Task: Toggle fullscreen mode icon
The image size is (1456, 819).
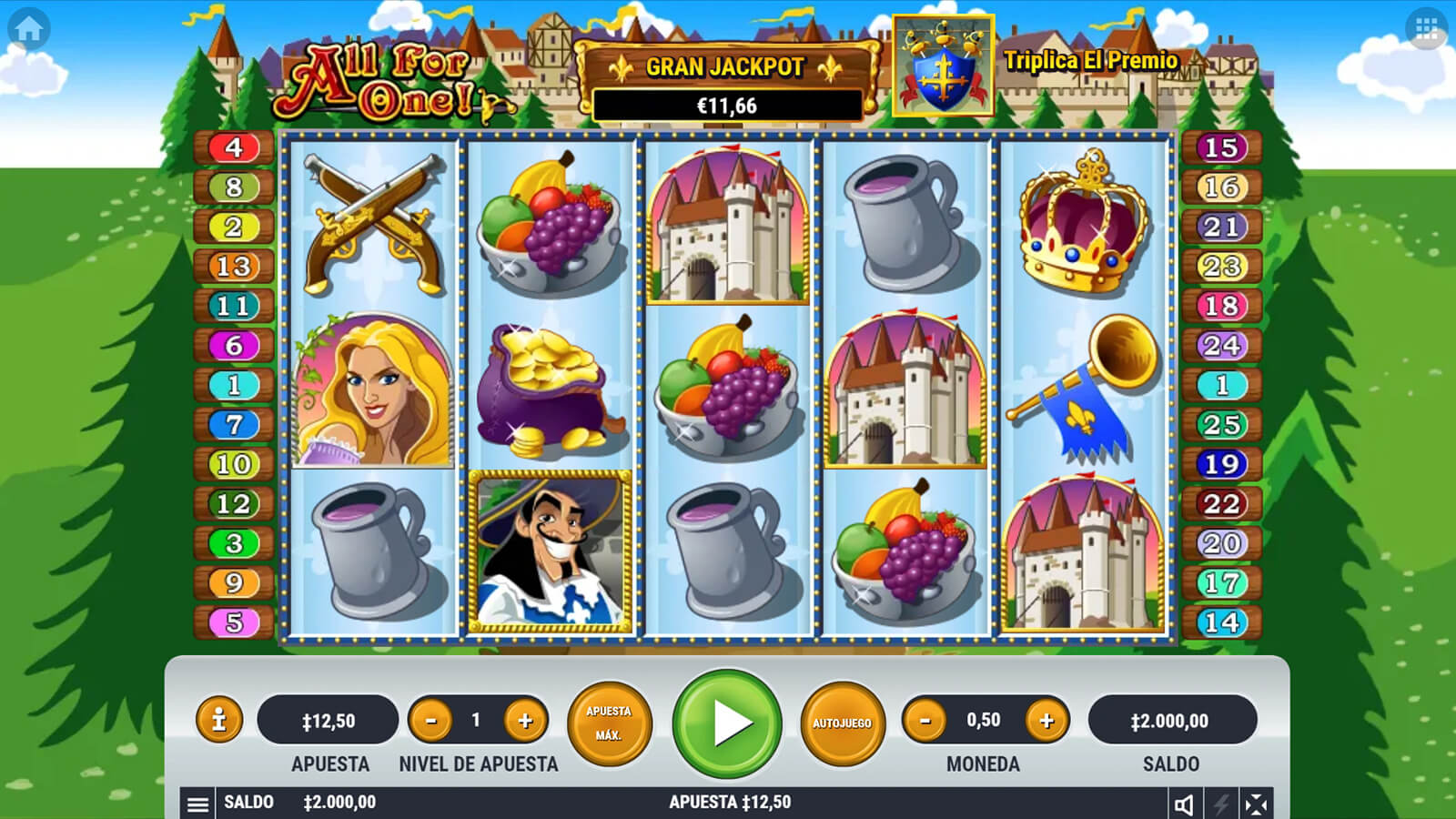Action: [1256, 804]
